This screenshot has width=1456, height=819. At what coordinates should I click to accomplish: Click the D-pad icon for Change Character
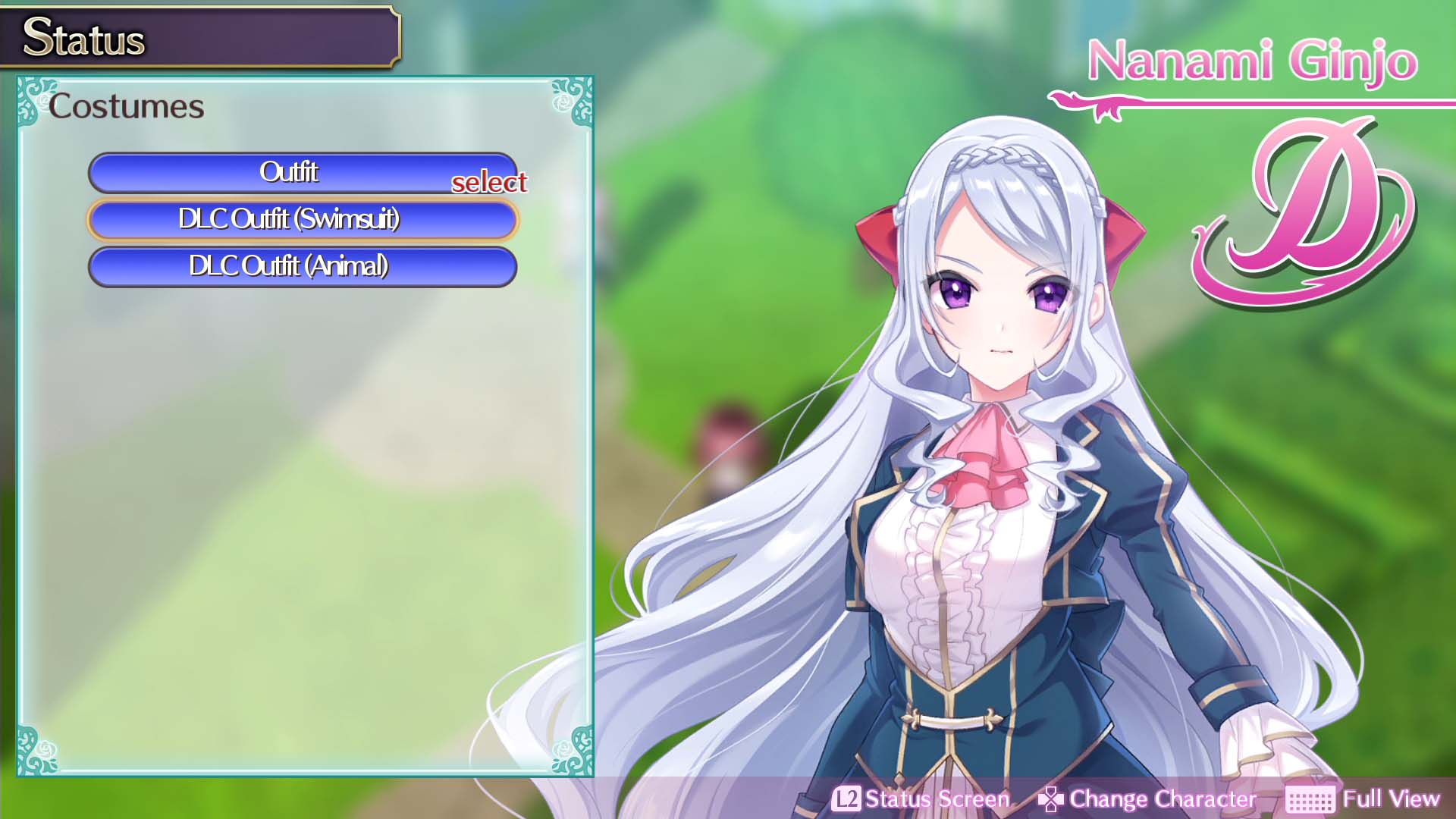click(1050, 798)
